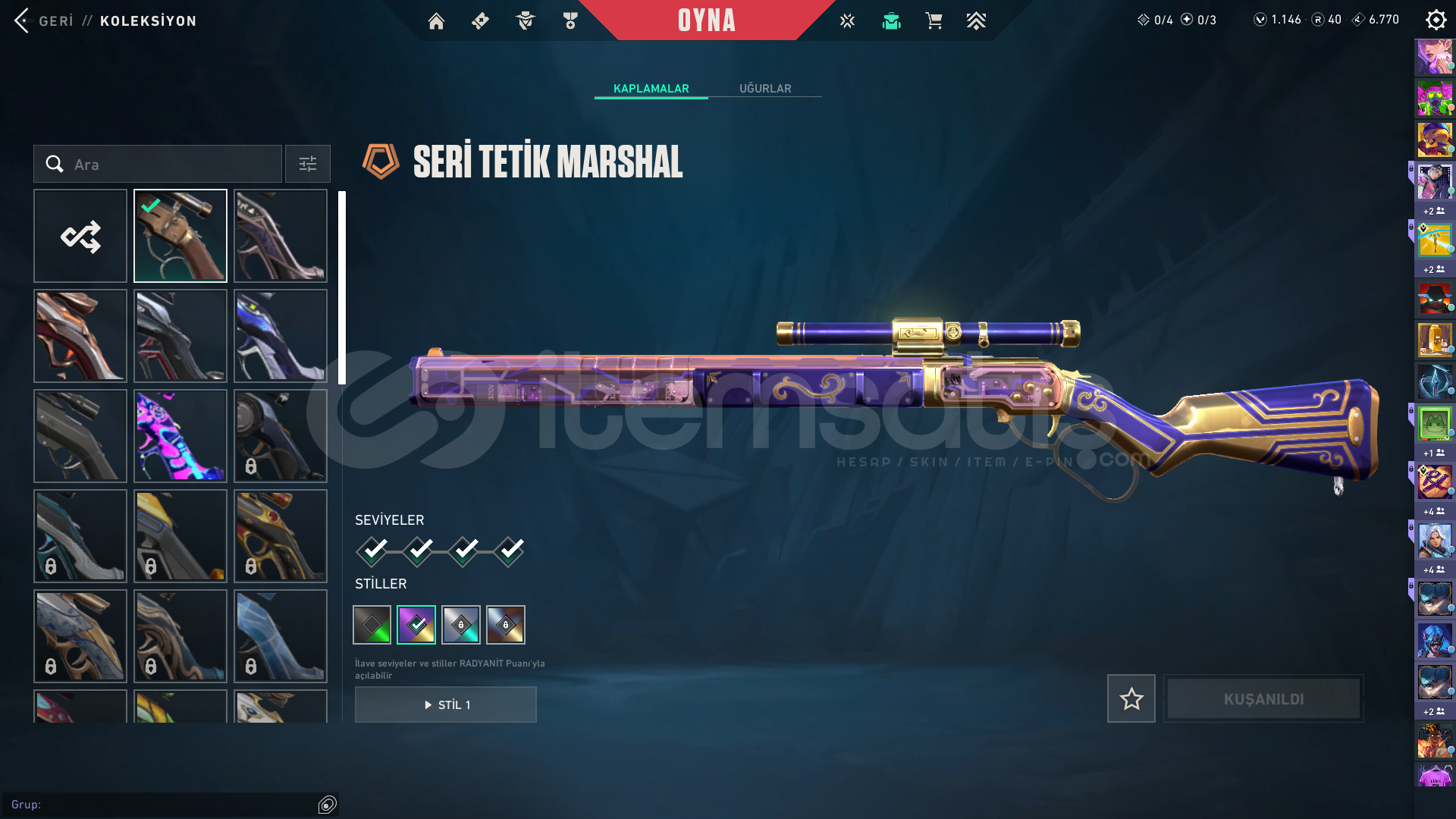This screenshot has height=819, width=1456.
Task: Choose the random skin shuffle tile
Action: click(80, 236)
